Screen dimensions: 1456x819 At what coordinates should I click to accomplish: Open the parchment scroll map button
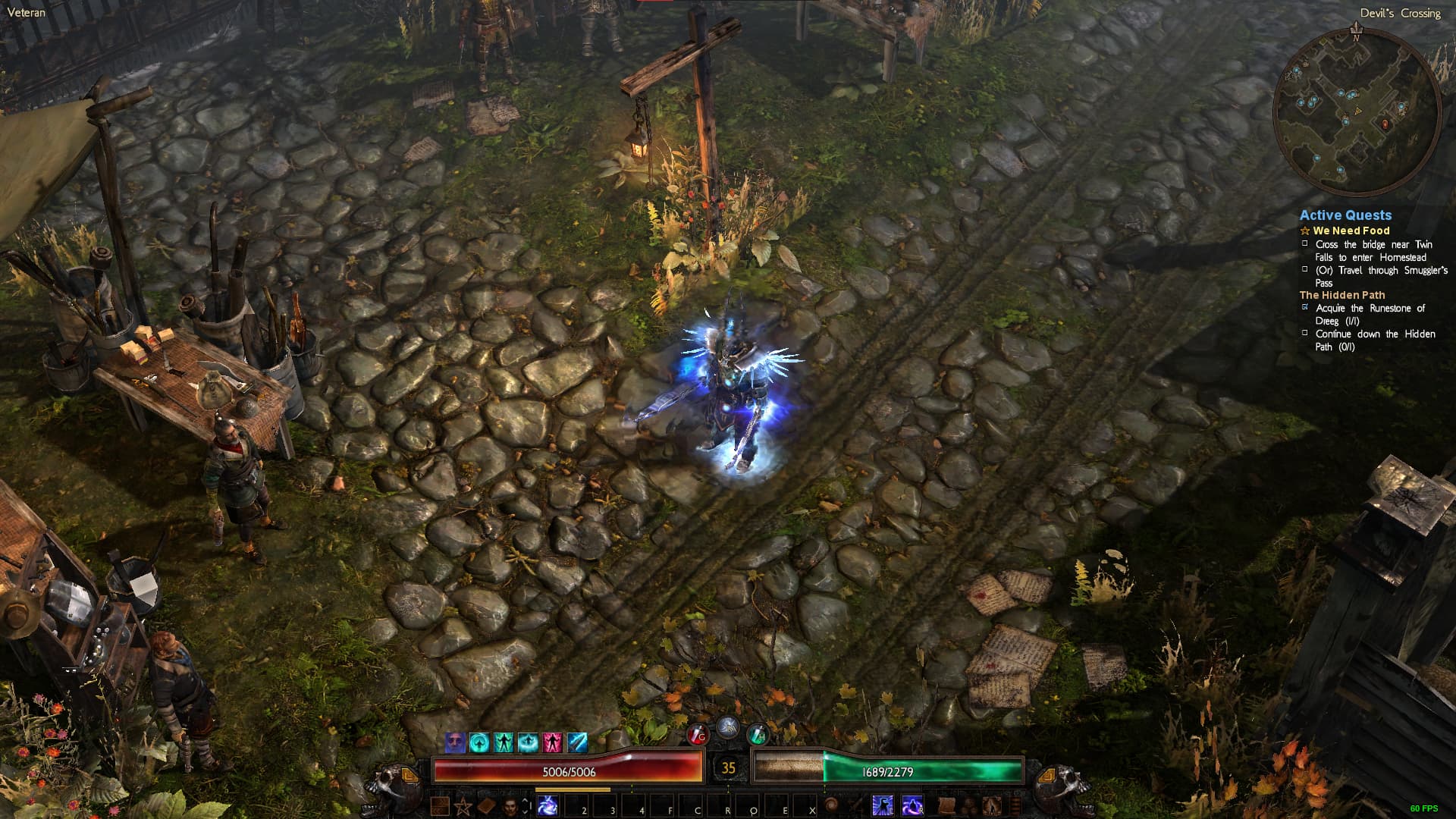click(946, 805)
